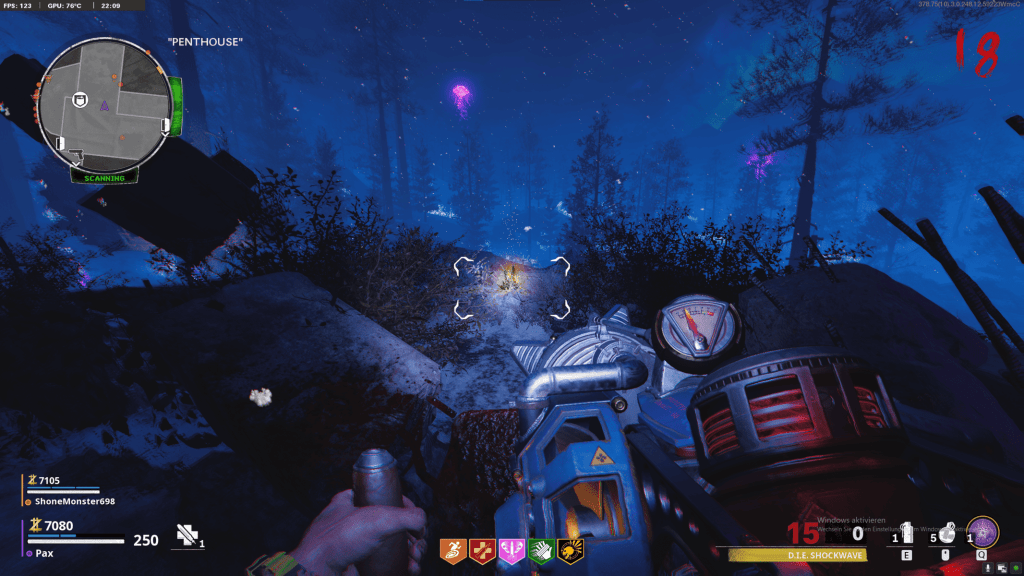Viewport: 1024px width, 576px height.
Task: Choose the green hands perk icon
Action: [541, 550]
